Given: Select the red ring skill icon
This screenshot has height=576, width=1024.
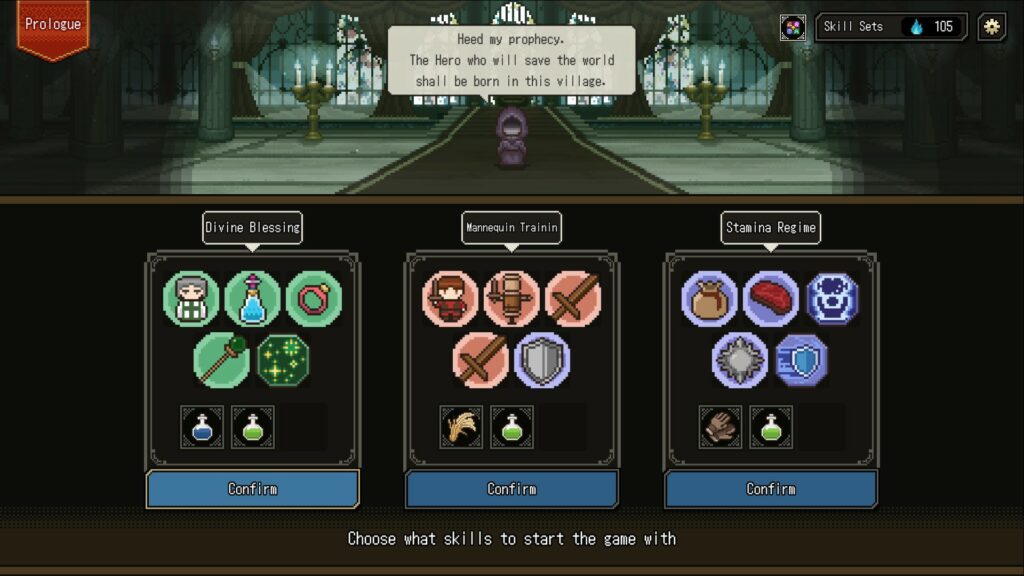Looking at the screenshot, I should 314,299.
